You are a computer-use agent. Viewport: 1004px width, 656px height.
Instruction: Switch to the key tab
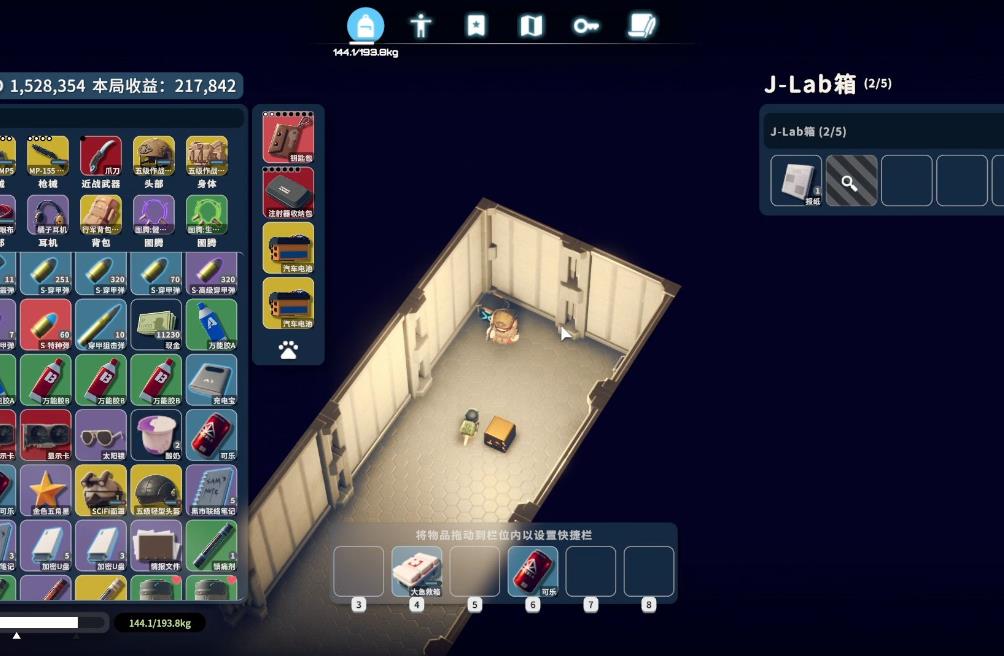click(x=586, y=26)
